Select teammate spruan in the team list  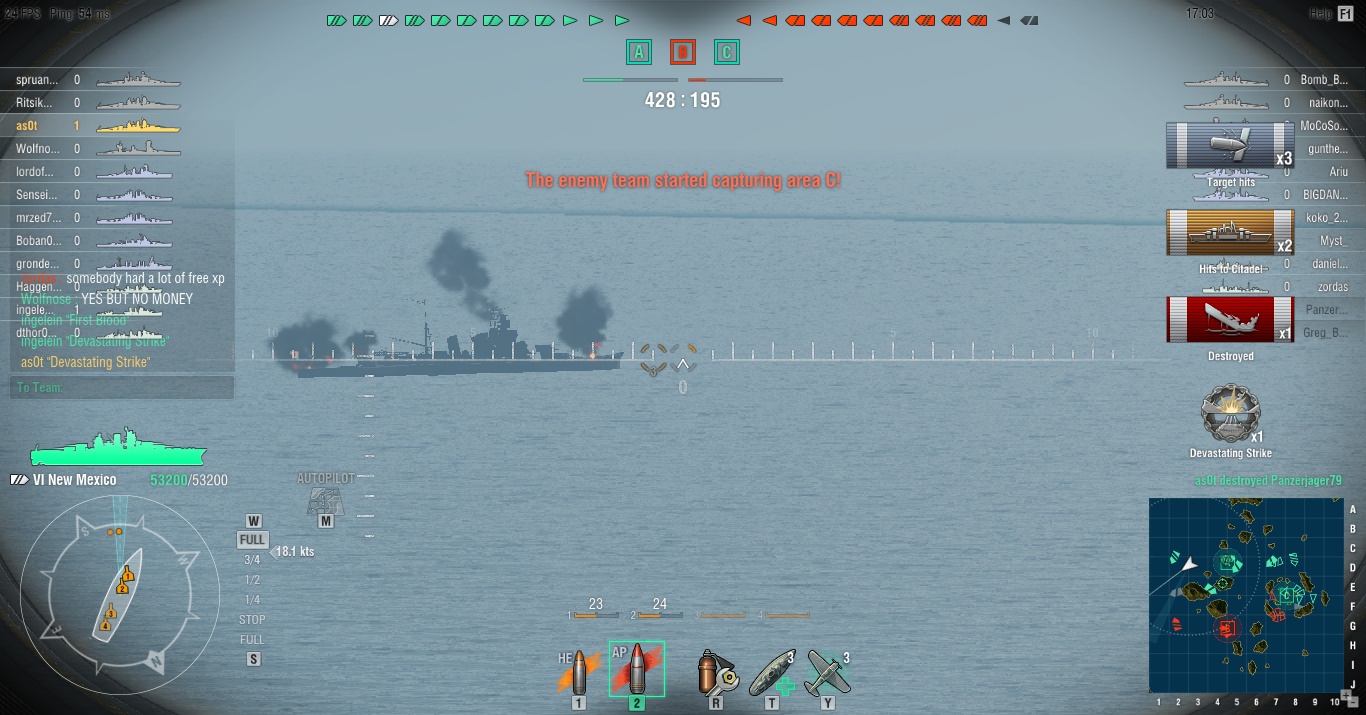38,80
